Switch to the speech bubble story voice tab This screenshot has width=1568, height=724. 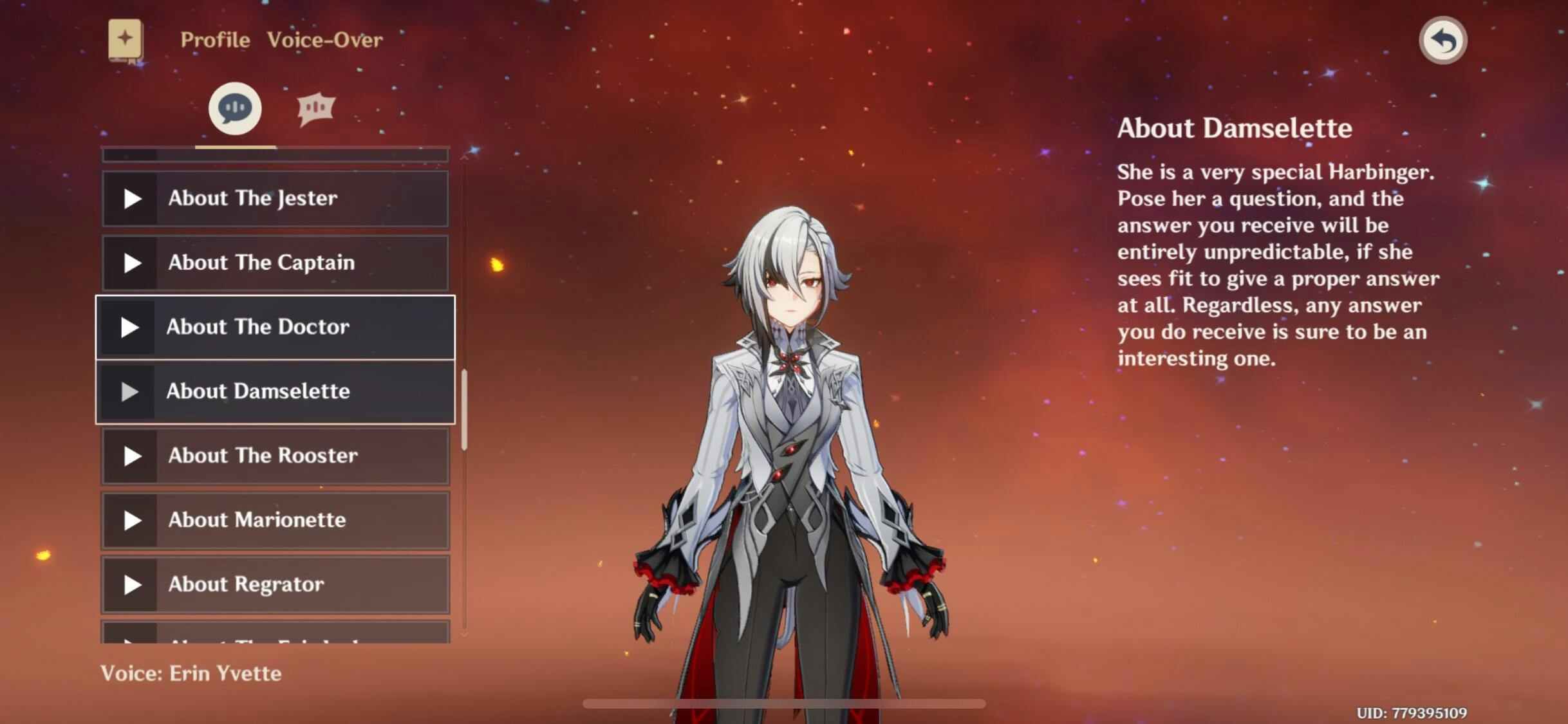(x=235, y=108)
